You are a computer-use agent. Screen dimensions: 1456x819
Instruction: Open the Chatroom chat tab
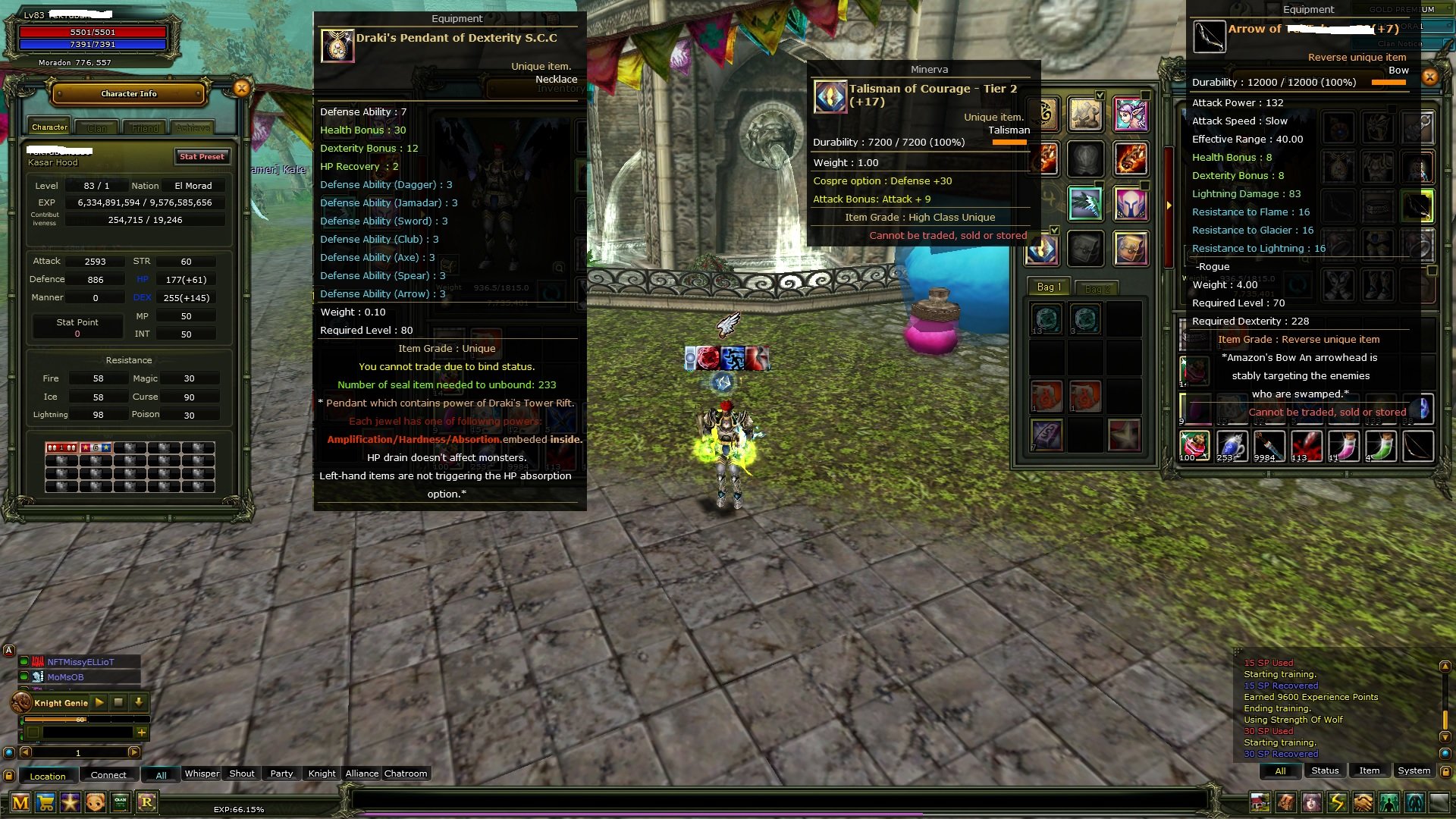[406, 774]
